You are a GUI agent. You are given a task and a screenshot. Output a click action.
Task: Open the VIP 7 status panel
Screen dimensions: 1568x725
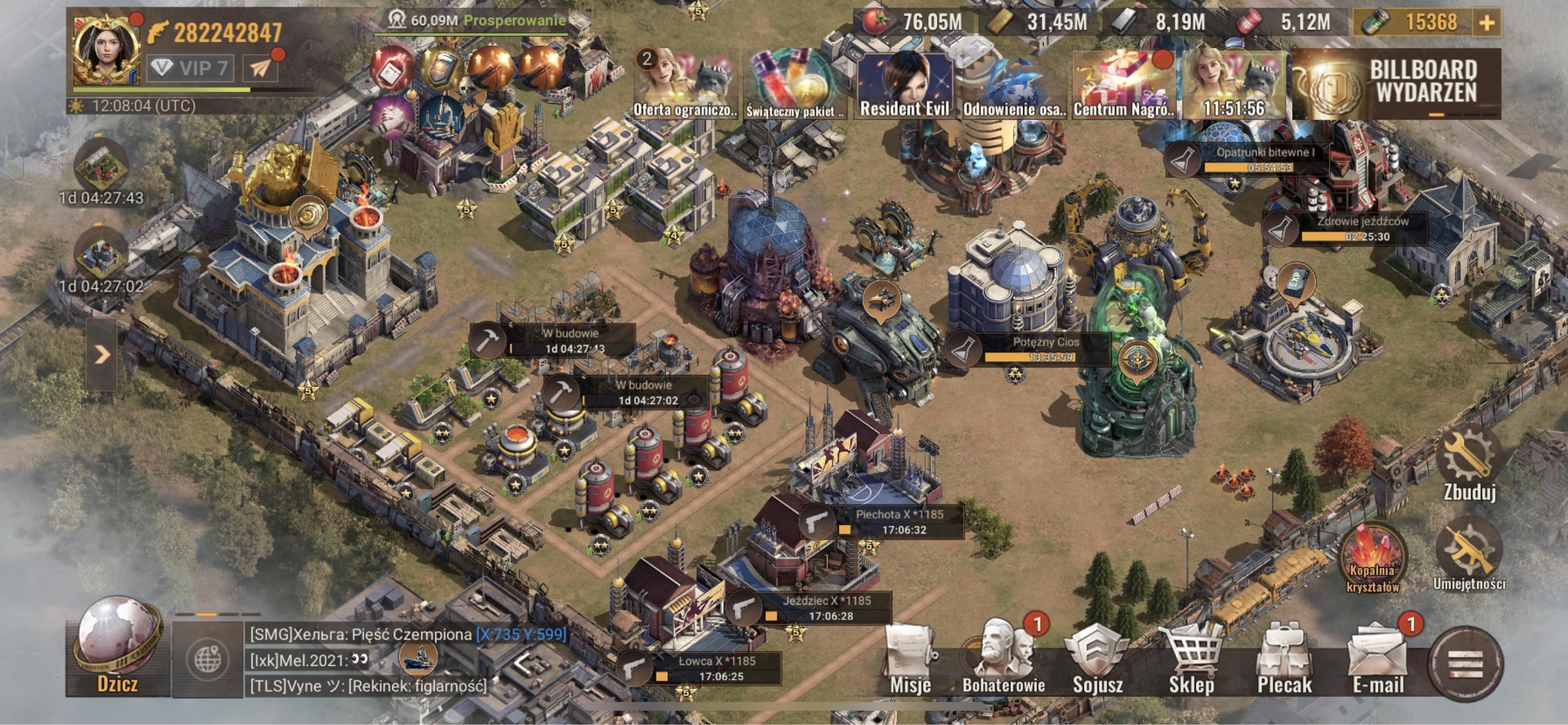click(190, 68)
